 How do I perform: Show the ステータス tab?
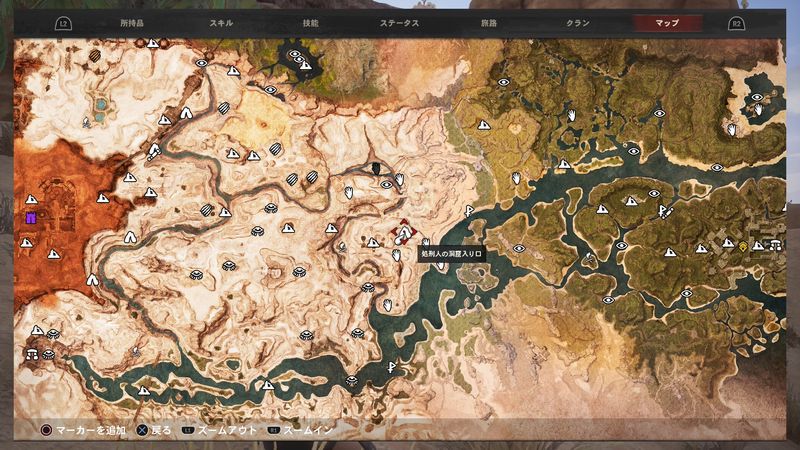[399, 22]
